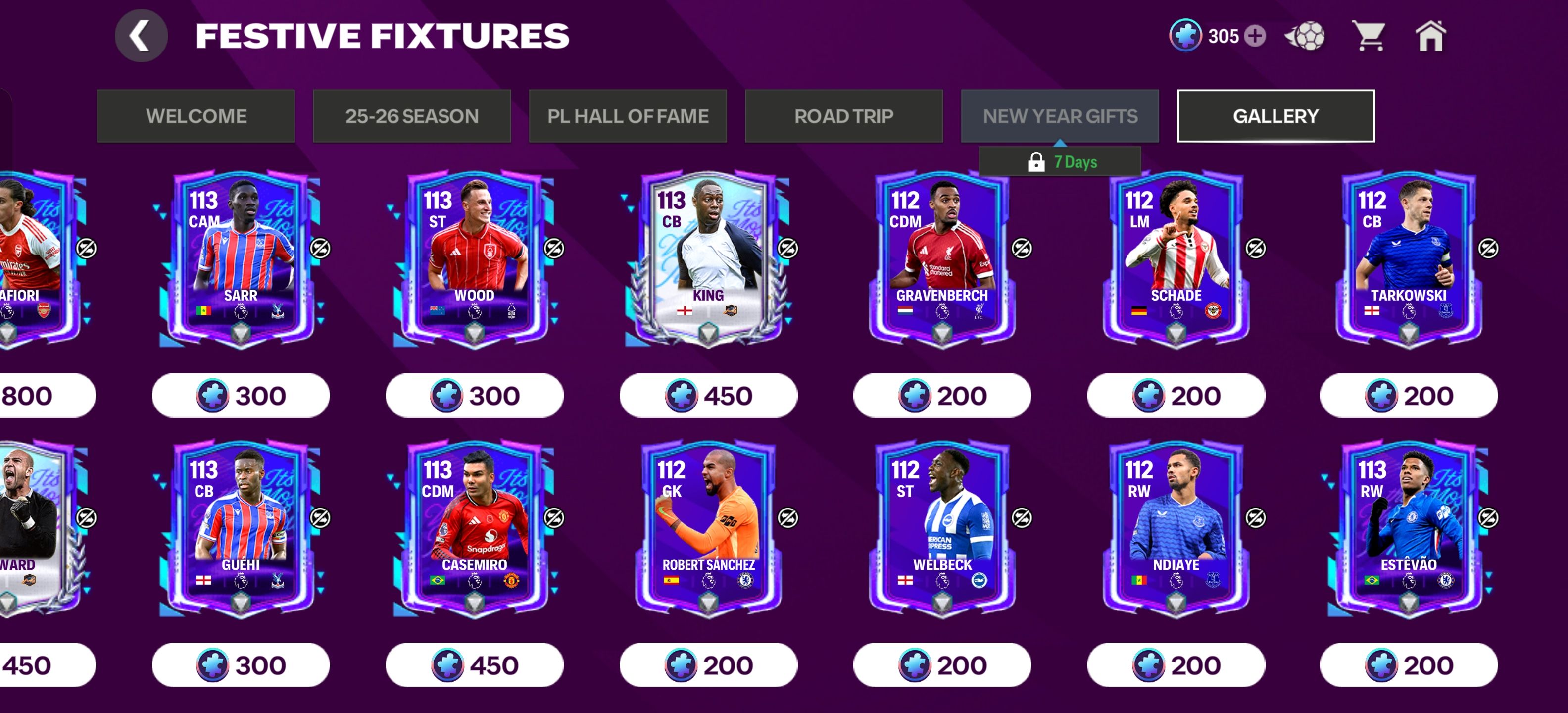Viewport: 1568px width, 713px height.
Task: Return to the home screen
Action: (x=1430, y=36)
